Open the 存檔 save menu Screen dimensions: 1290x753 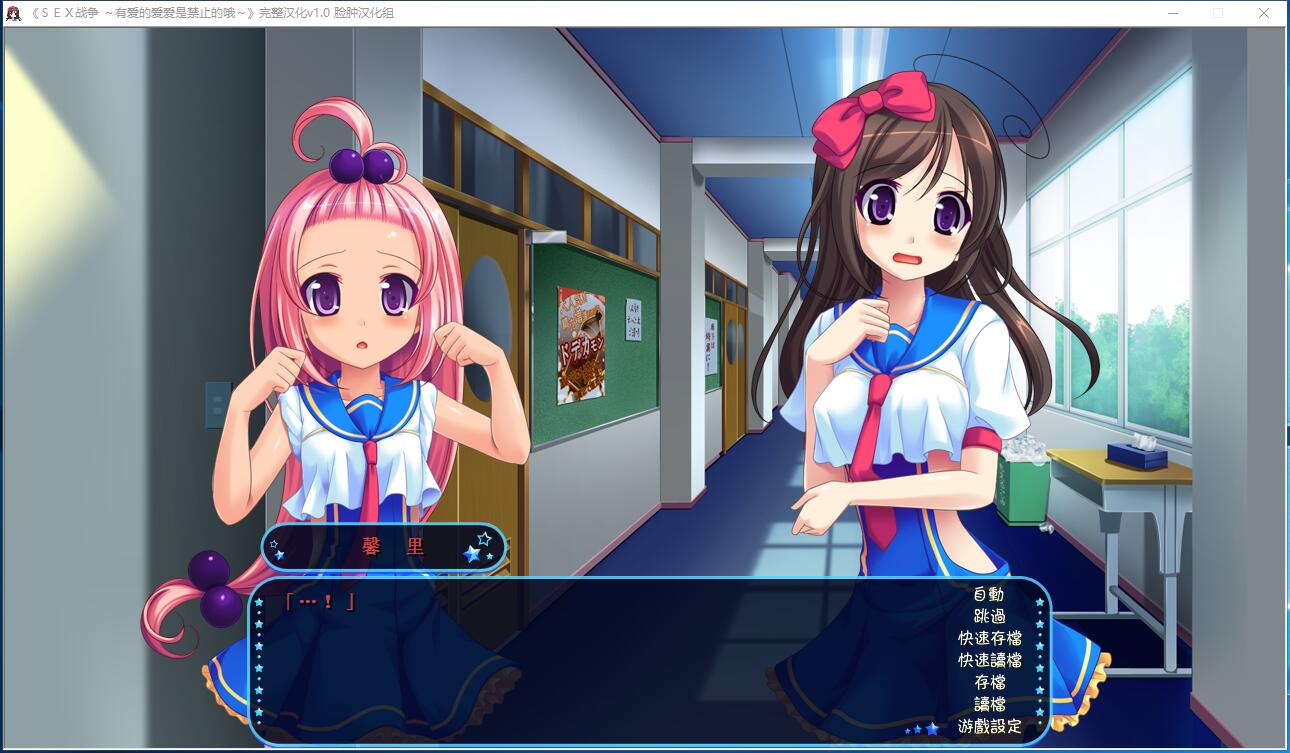click(989, 682)
